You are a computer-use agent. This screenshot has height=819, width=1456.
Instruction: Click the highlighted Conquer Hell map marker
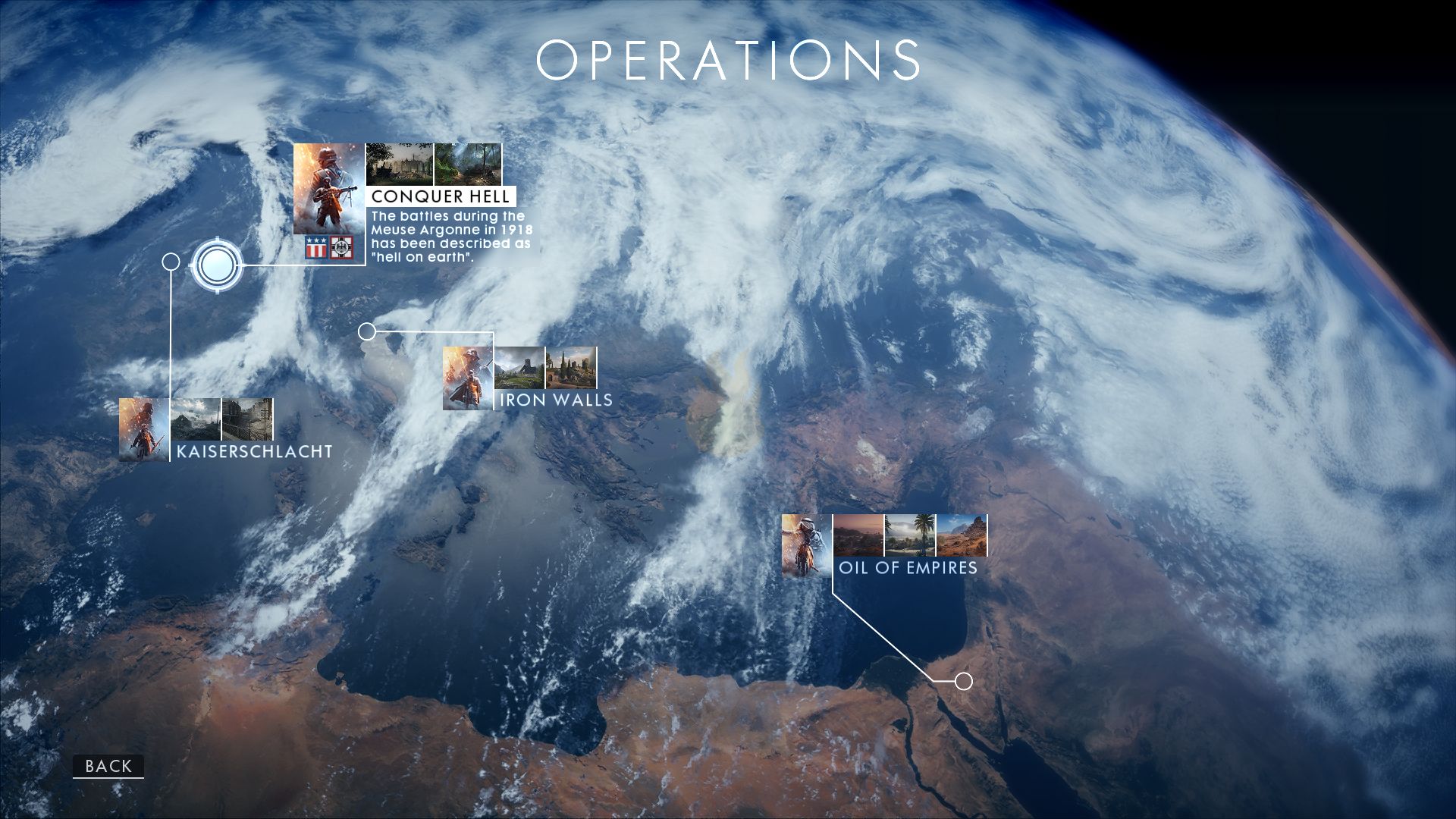click(x=218, y=265)
